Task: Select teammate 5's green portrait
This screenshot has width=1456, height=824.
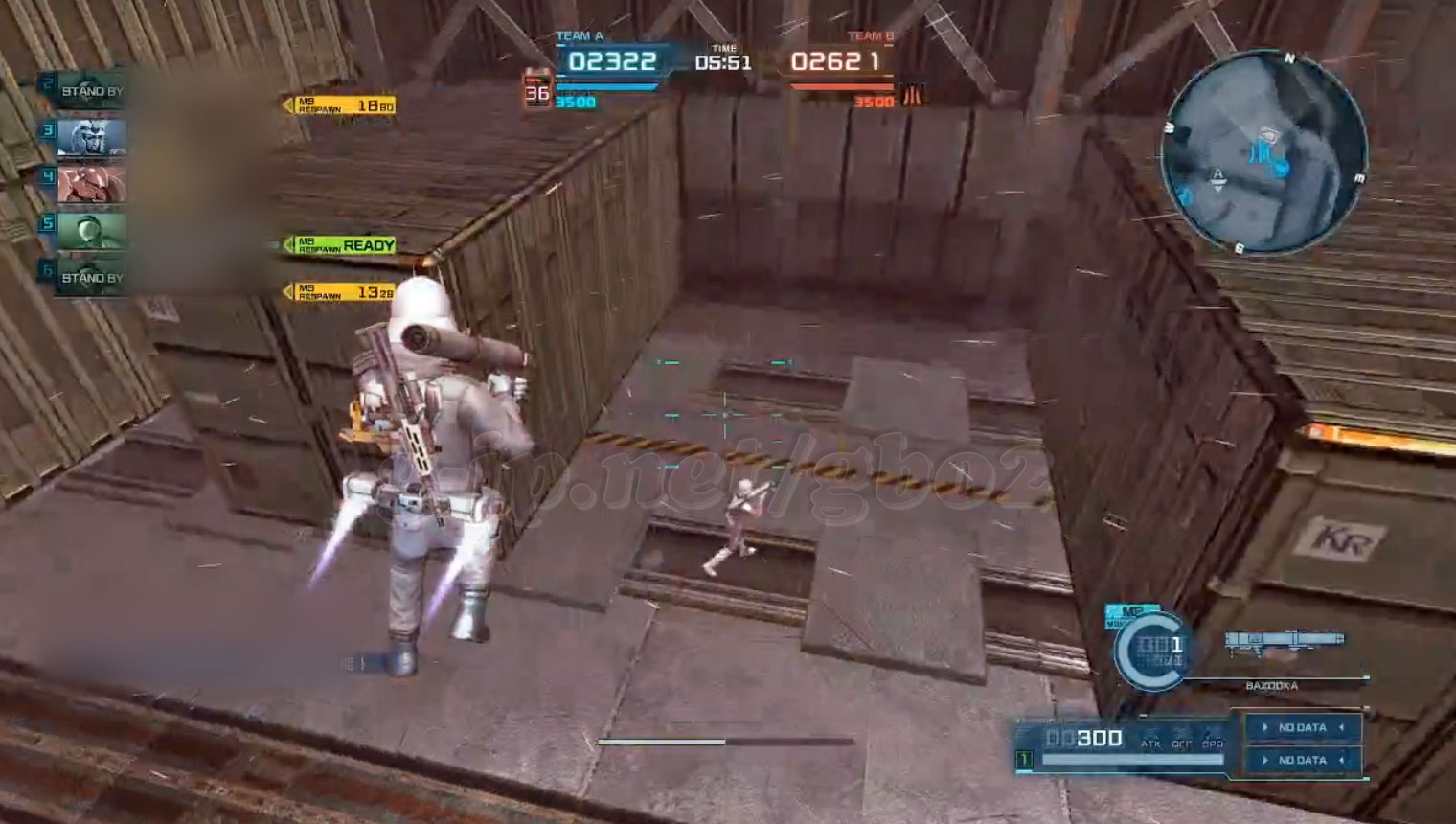Action: click(x=91, y=231)
